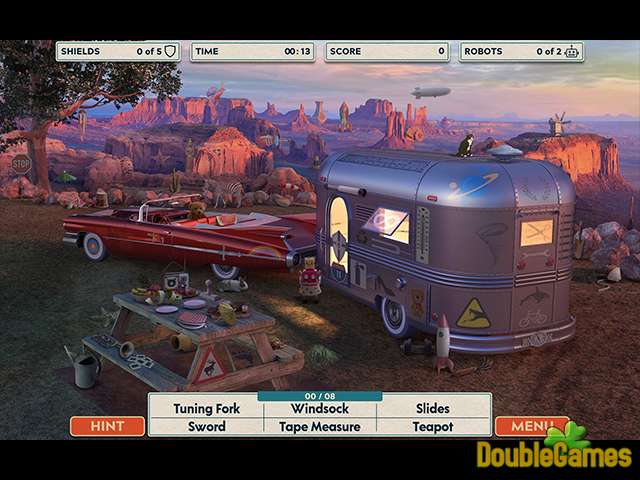The width and height of the screenshot is (640, 480).
Task: Select Teapot from the item list
Action: pyautogui.click(x=432, y=426)
